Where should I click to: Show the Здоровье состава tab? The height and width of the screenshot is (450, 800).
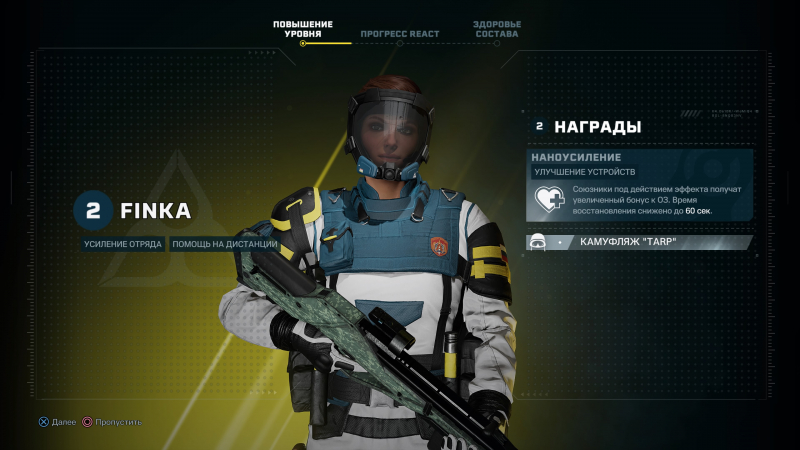click(x=497, y=29)
